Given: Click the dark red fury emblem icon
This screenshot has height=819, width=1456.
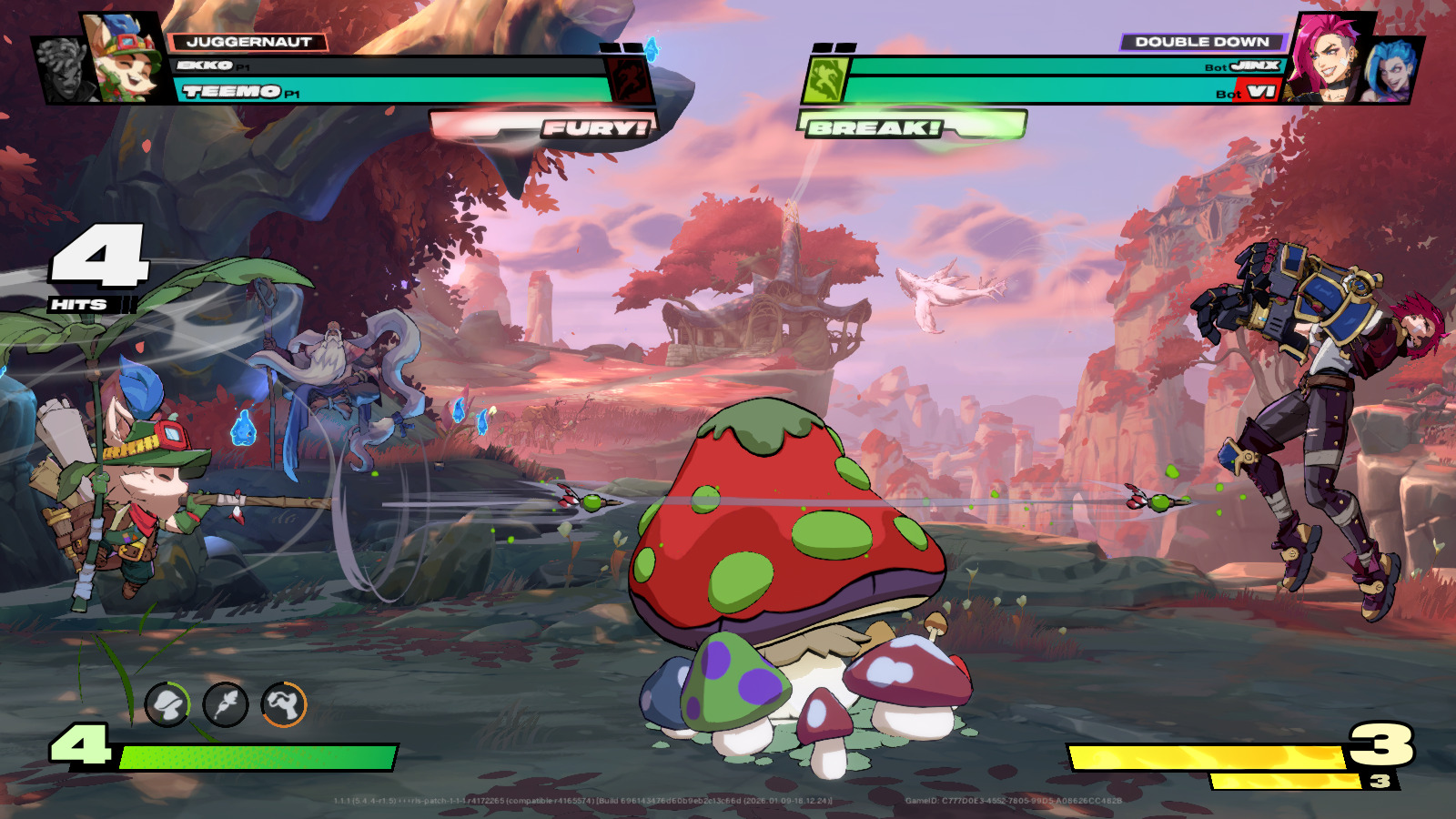Looking at the screenshot, I should (629, 79).
